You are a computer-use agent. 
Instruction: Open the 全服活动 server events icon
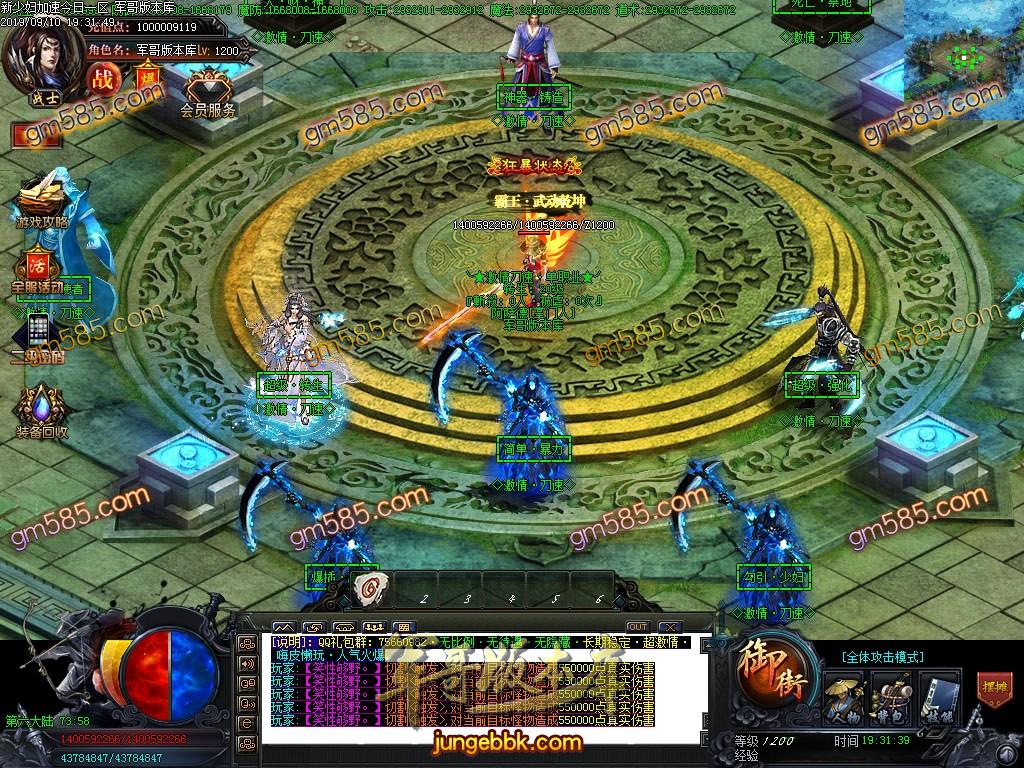(x=38, y=270)
